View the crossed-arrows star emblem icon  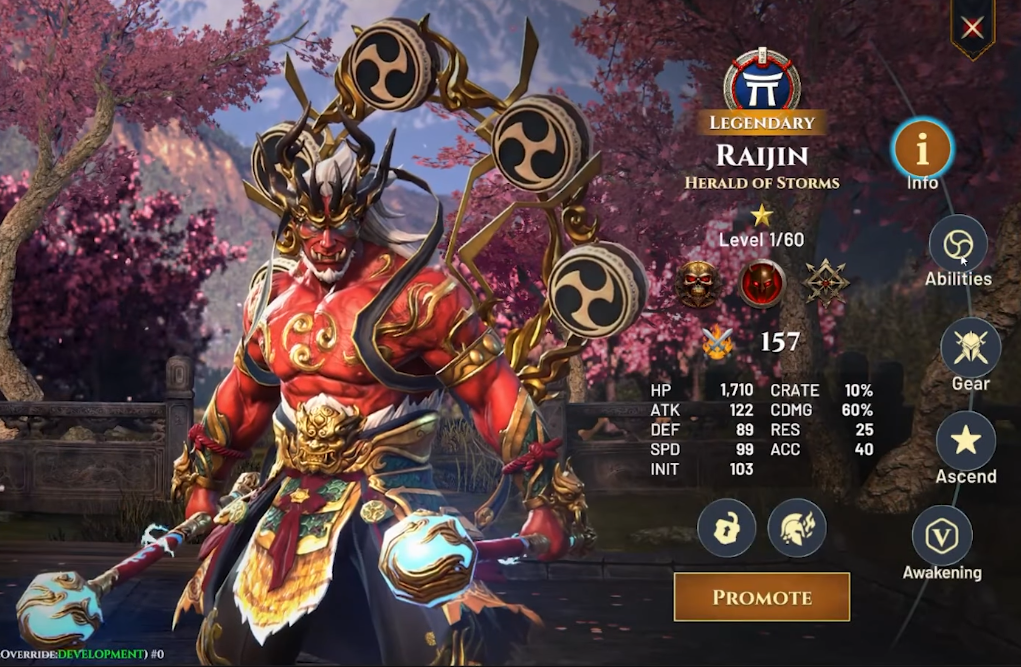tap(826, 282)
